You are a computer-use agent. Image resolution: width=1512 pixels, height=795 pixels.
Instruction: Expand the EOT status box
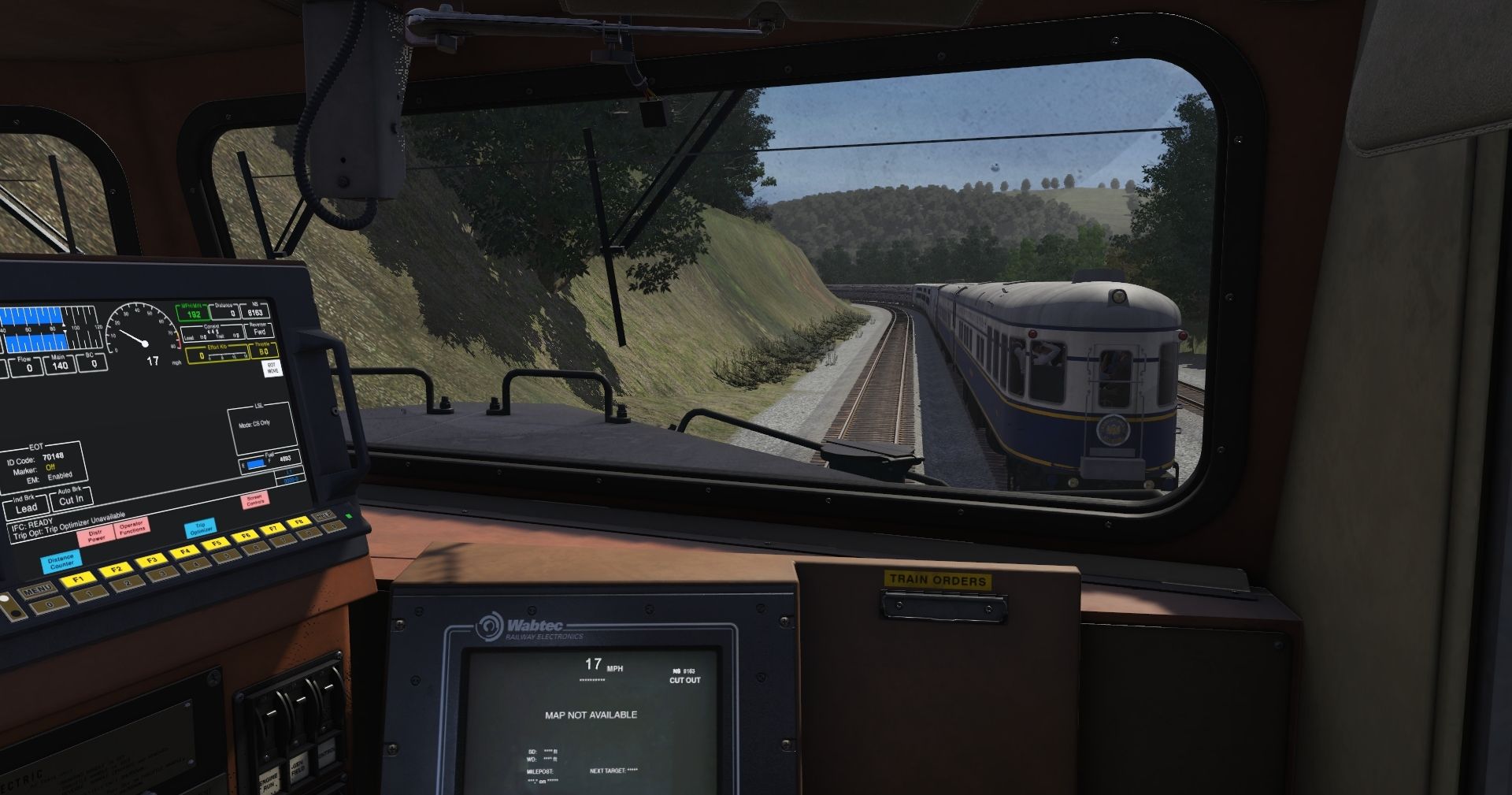click(44, 462)
